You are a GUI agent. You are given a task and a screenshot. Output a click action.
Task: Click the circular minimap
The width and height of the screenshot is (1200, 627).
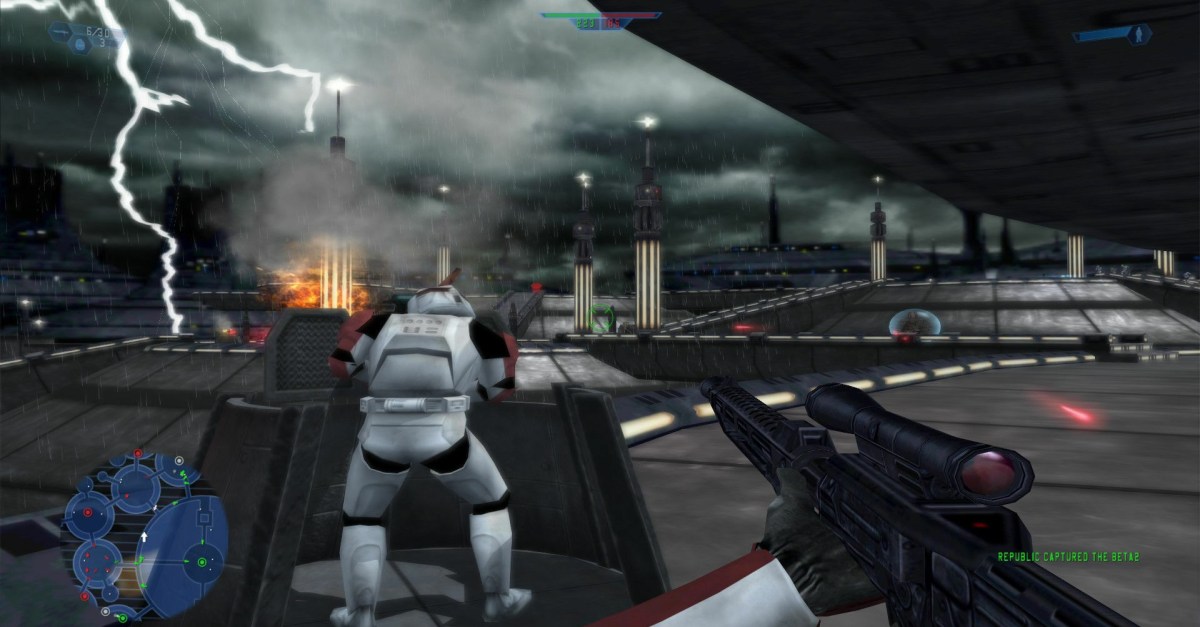[144, 537]
